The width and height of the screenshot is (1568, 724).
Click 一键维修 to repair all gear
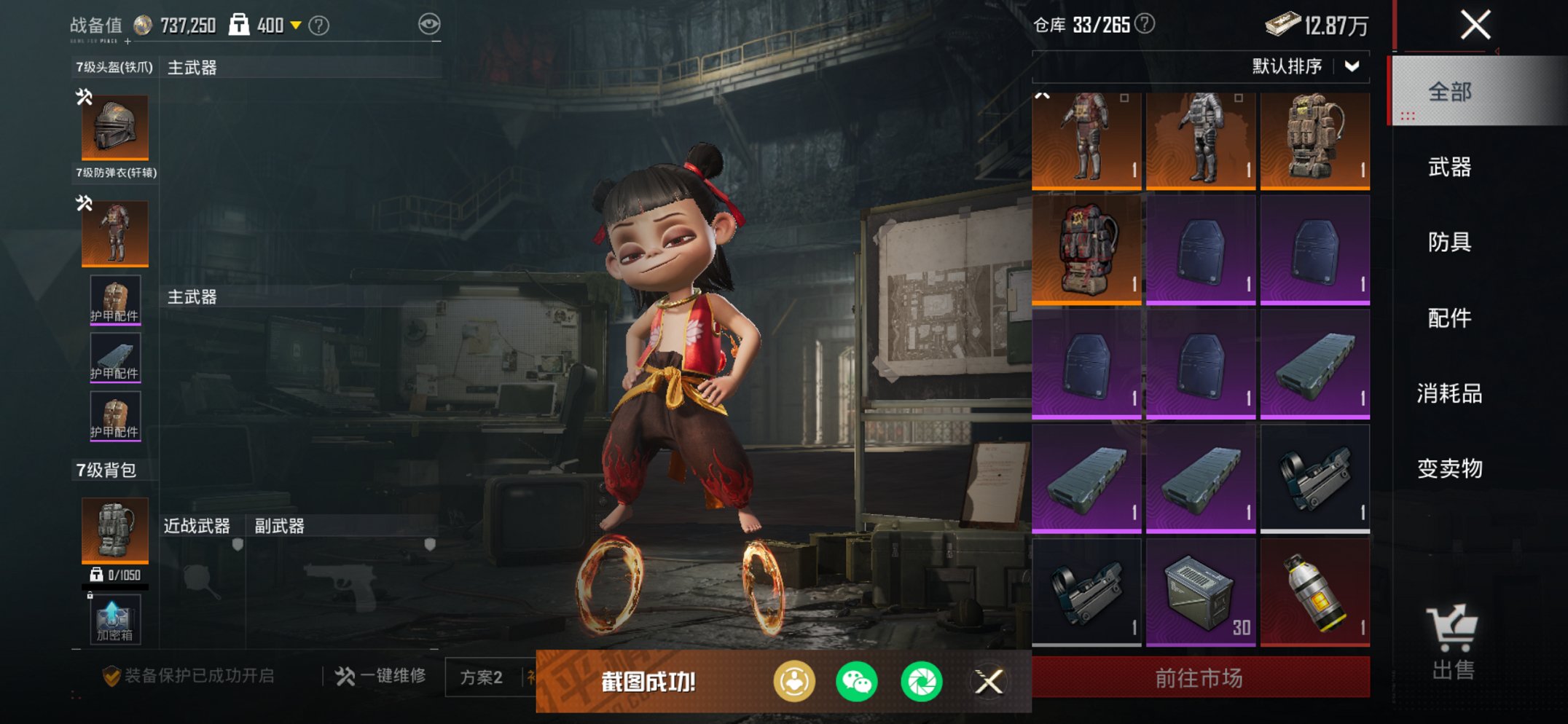tap(381, 676)
